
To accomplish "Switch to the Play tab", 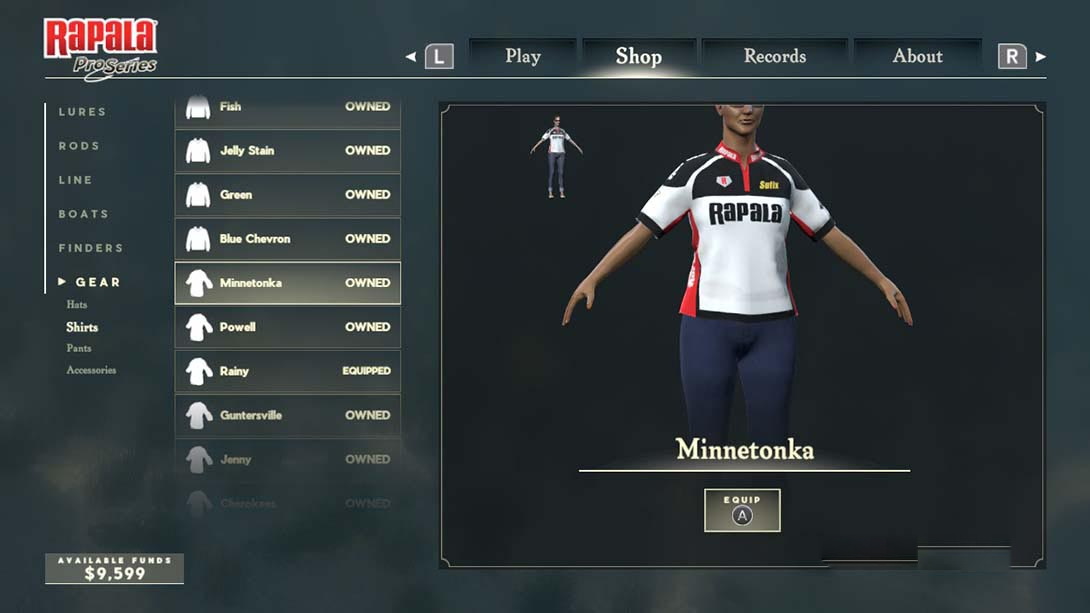I will pos(523,56).
